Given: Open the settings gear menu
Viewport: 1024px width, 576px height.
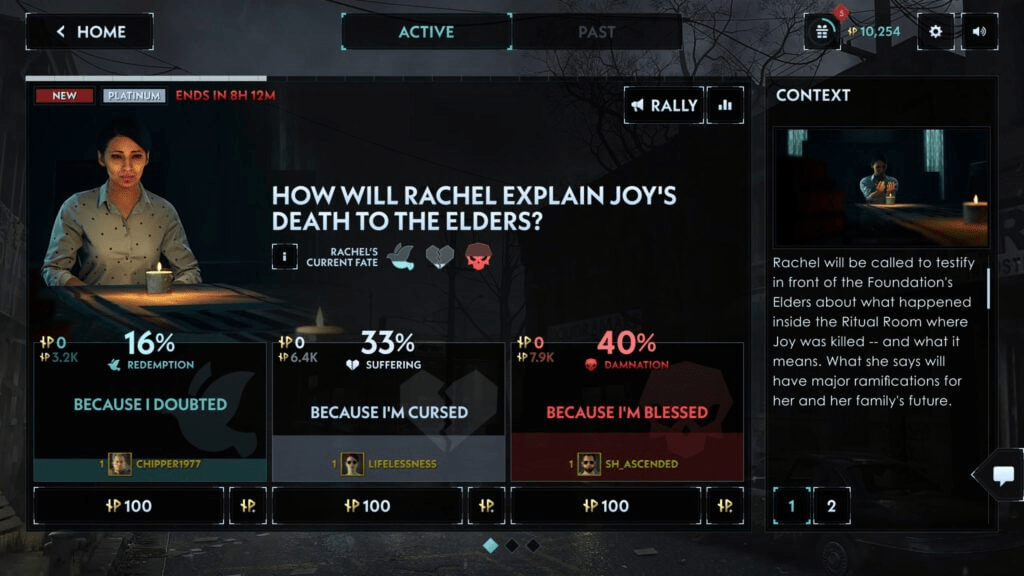Looking at the screenshot, I should pyautogui.click(x=935, y=31).
